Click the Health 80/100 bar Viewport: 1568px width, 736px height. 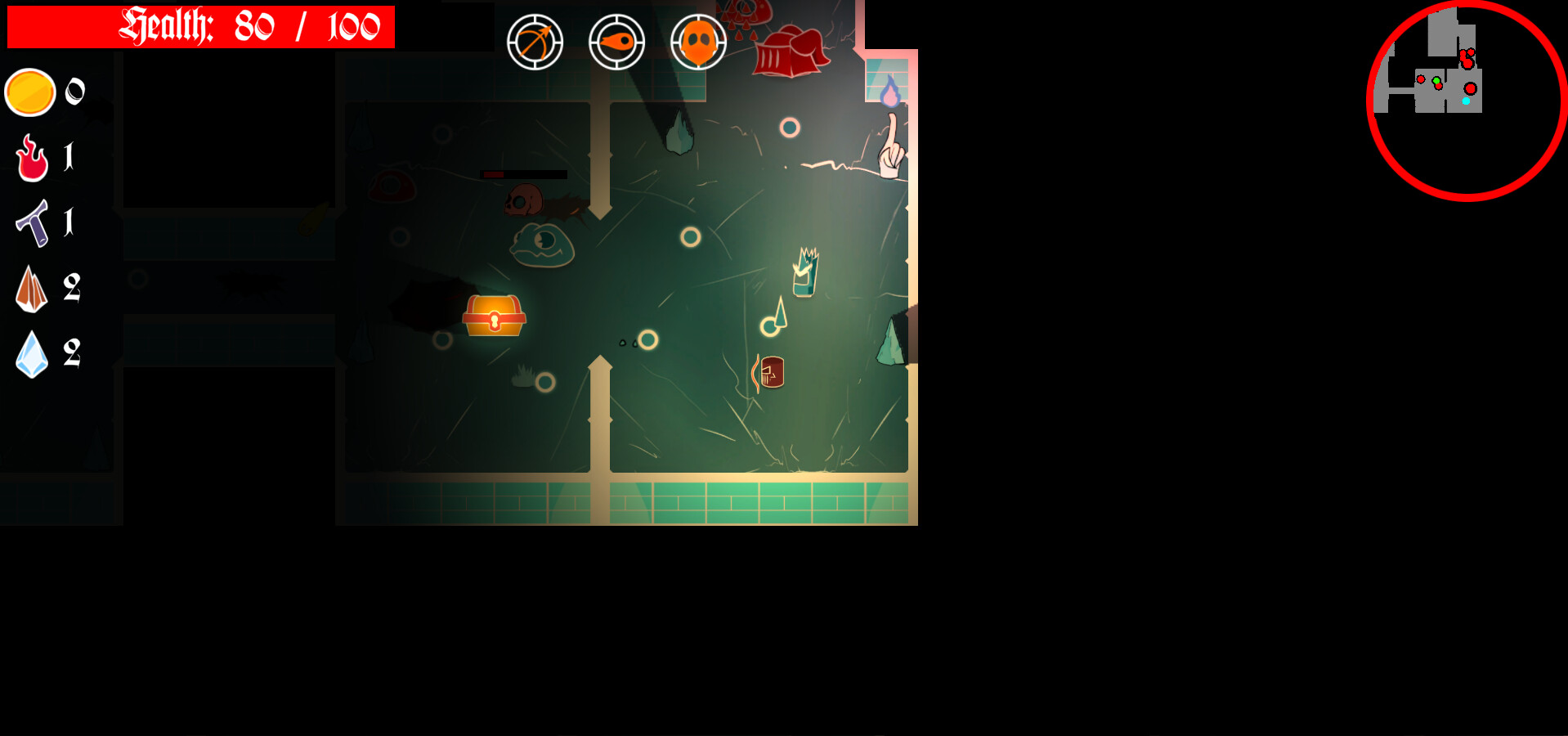pyautogui.click(x=200, y=27)
